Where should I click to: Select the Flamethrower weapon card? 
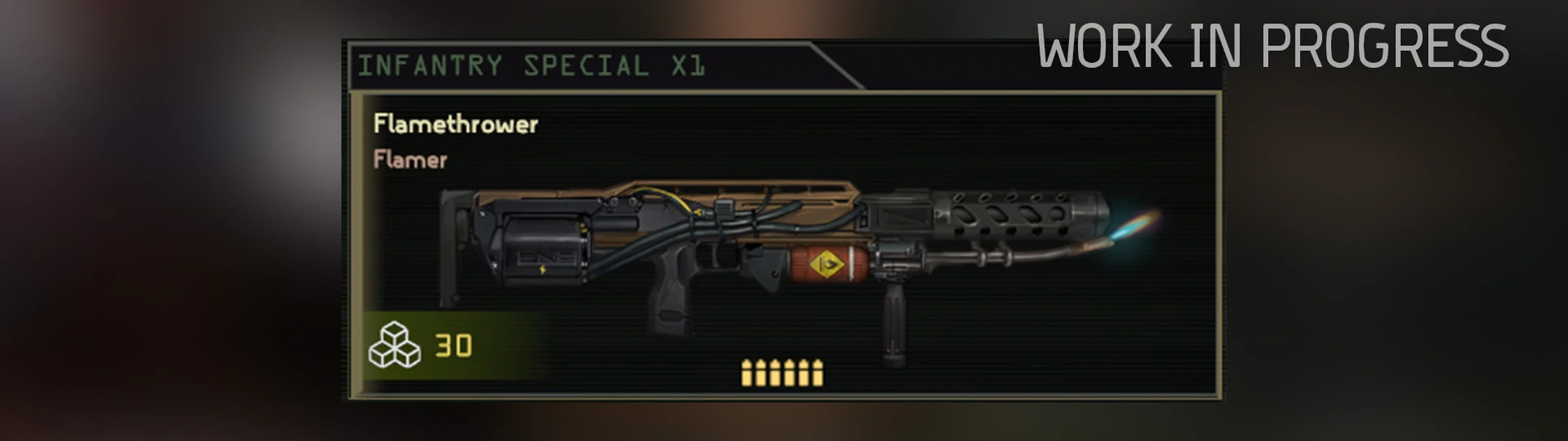(783, 244)
